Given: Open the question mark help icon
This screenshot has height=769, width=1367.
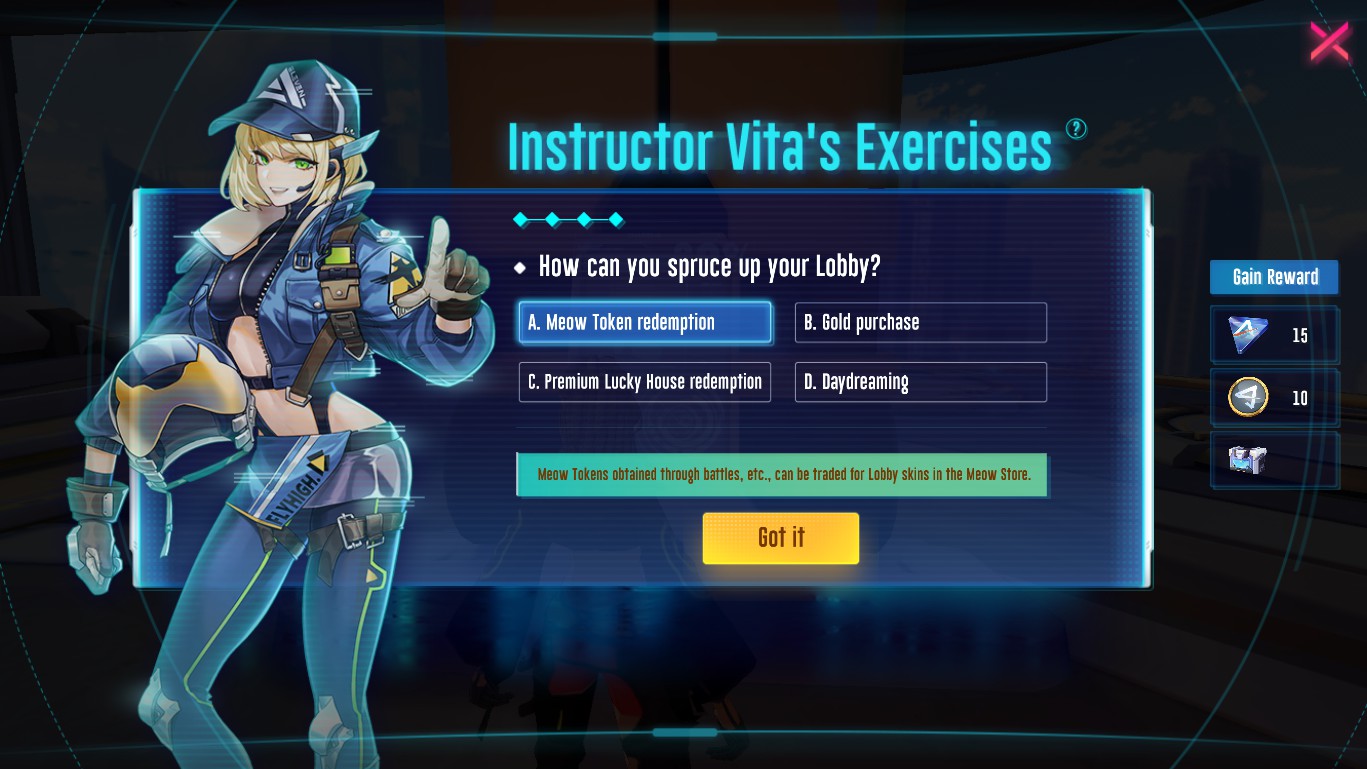Looking at the screenshot, I should (1076, 128).
